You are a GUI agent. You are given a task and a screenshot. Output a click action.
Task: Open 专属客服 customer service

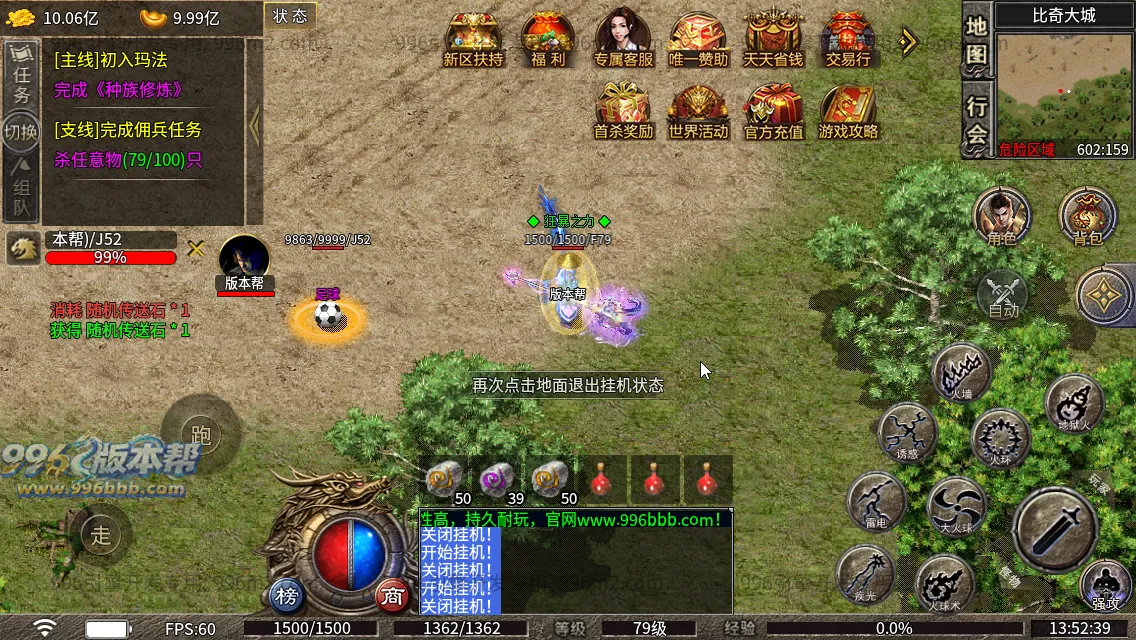click(x=623, y=38)
